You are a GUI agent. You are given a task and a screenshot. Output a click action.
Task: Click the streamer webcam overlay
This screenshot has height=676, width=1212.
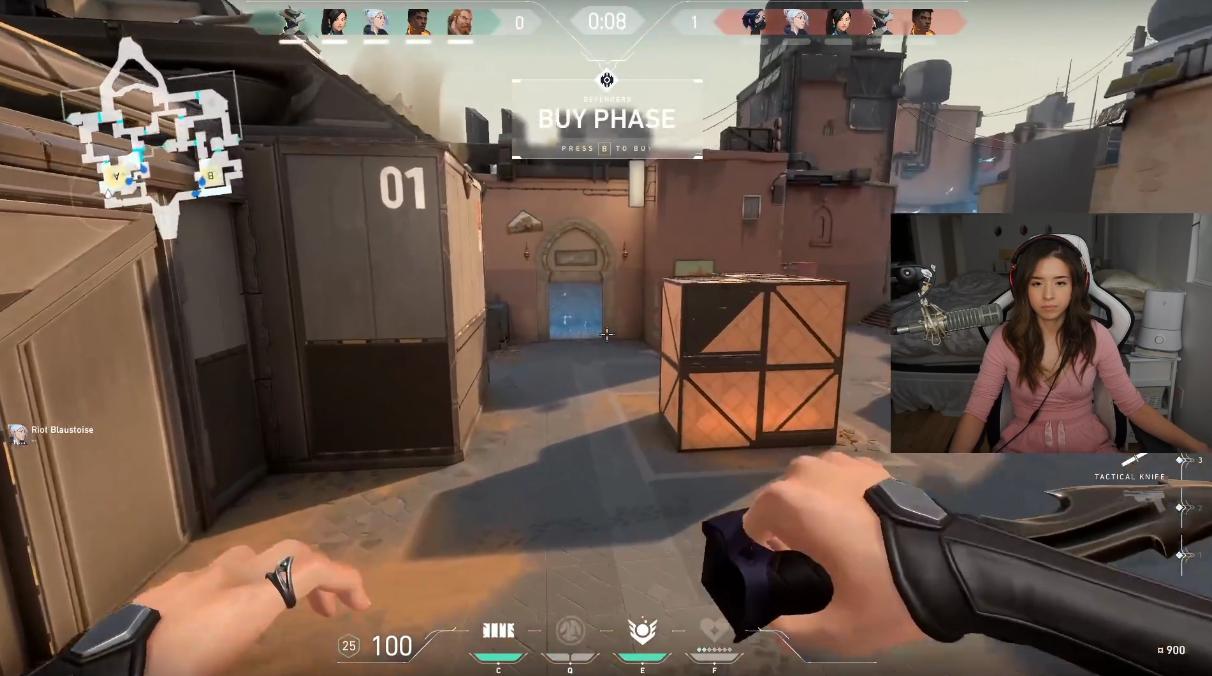coord(1050,333)
